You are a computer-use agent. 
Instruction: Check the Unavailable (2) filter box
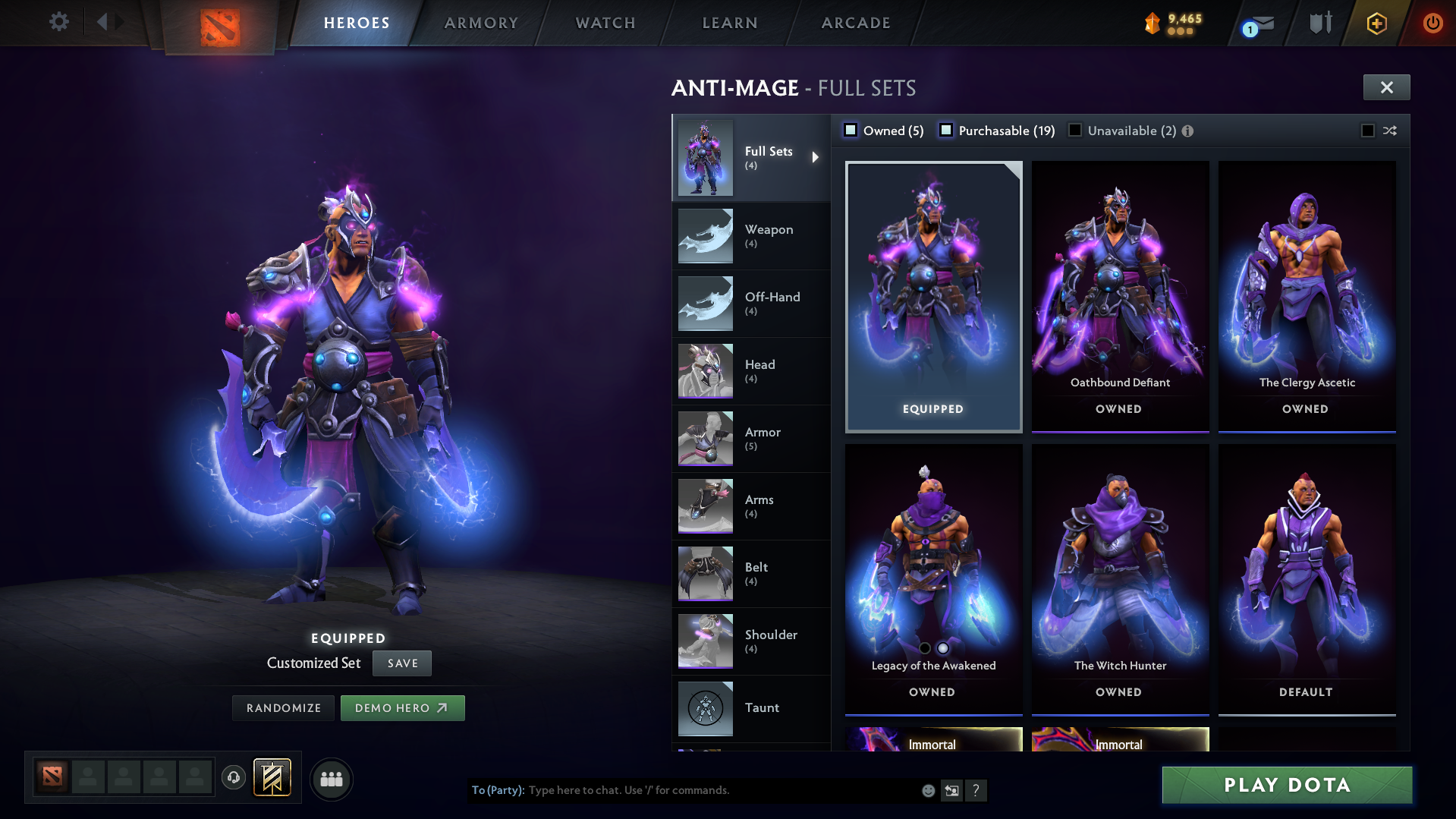point(1074,130)
